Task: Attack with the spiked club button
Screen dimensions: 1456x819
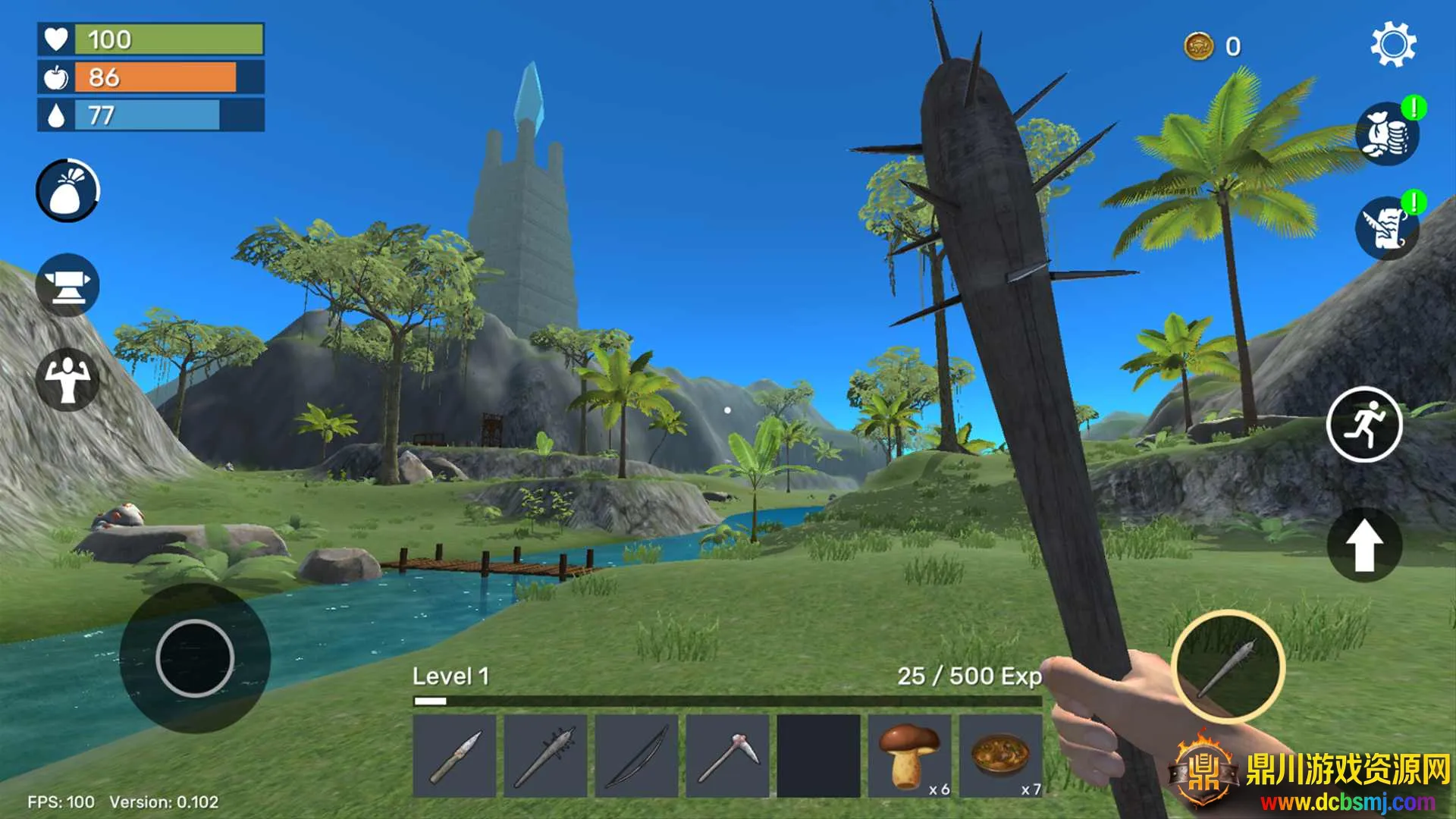Action: tap(1227, 667)
